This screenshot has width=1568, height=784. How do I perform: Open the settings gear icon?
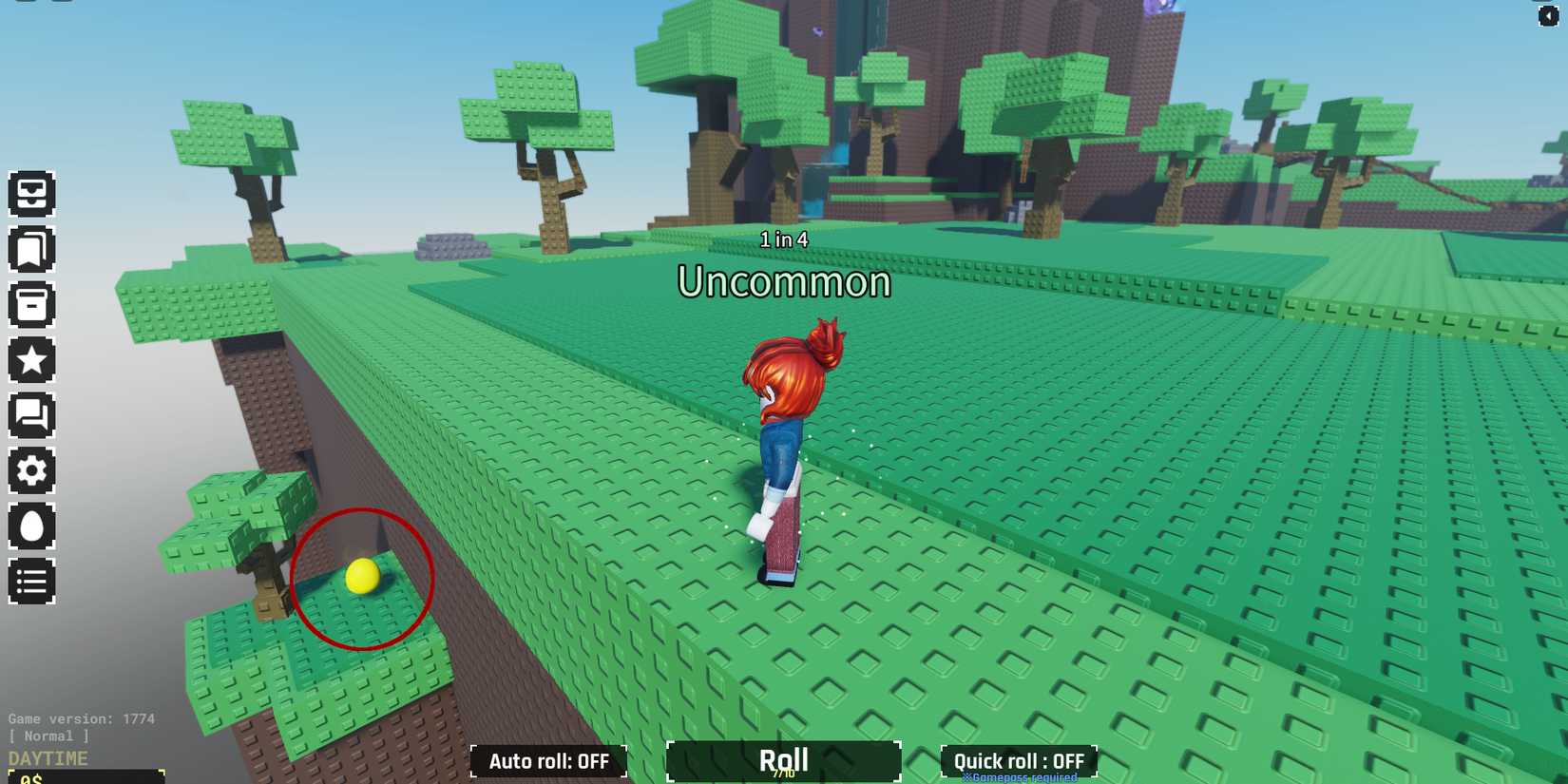pyautogui.click(x=33, y=470)
